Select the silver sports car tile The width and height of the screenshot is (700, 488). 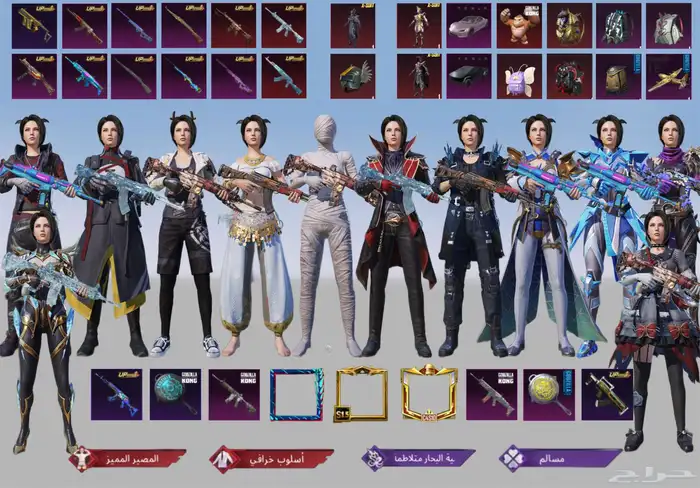click(x=468, y=25)
